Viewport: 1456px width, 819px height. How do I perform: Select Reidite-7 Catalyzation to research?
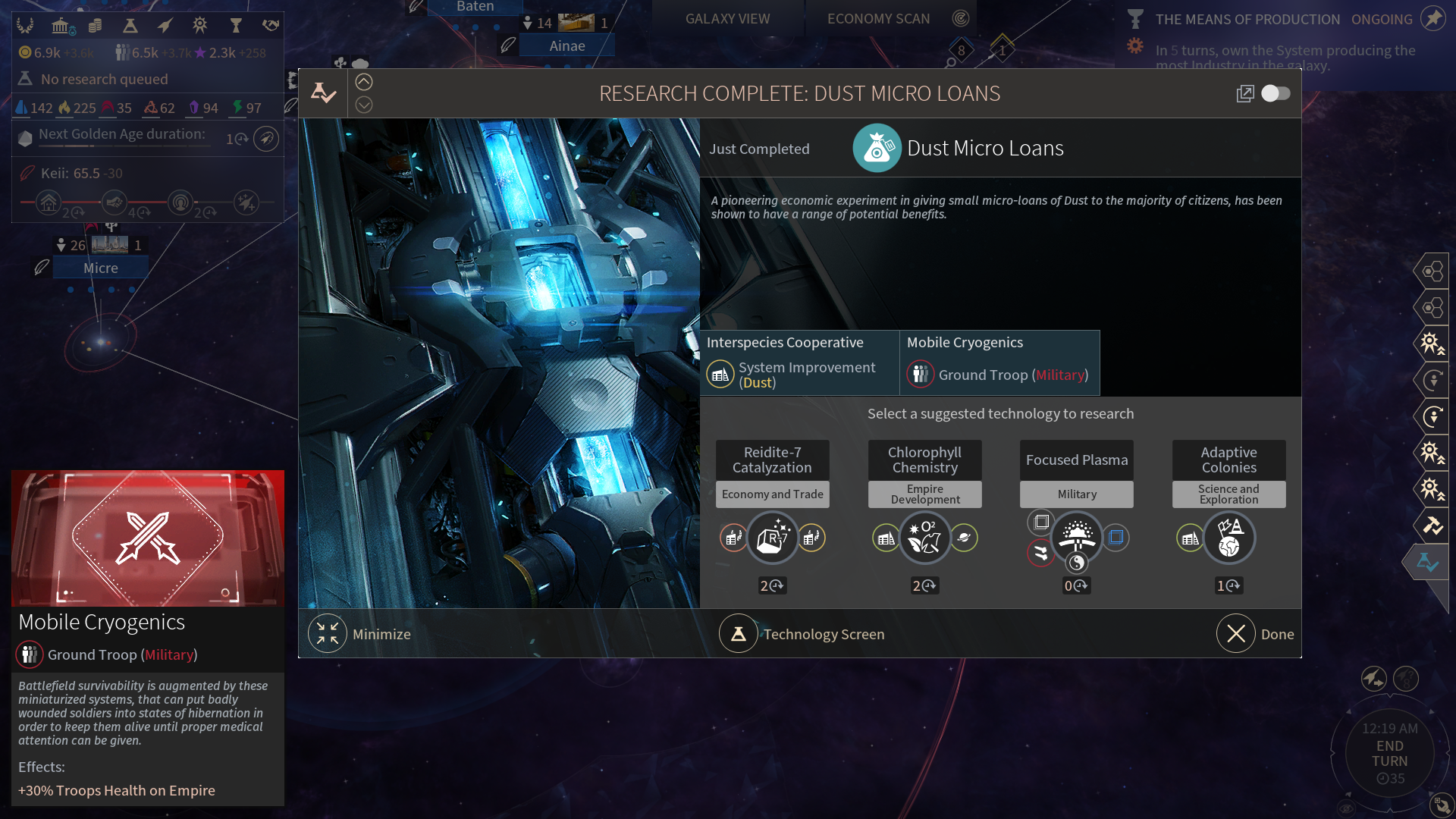(772, 538)
